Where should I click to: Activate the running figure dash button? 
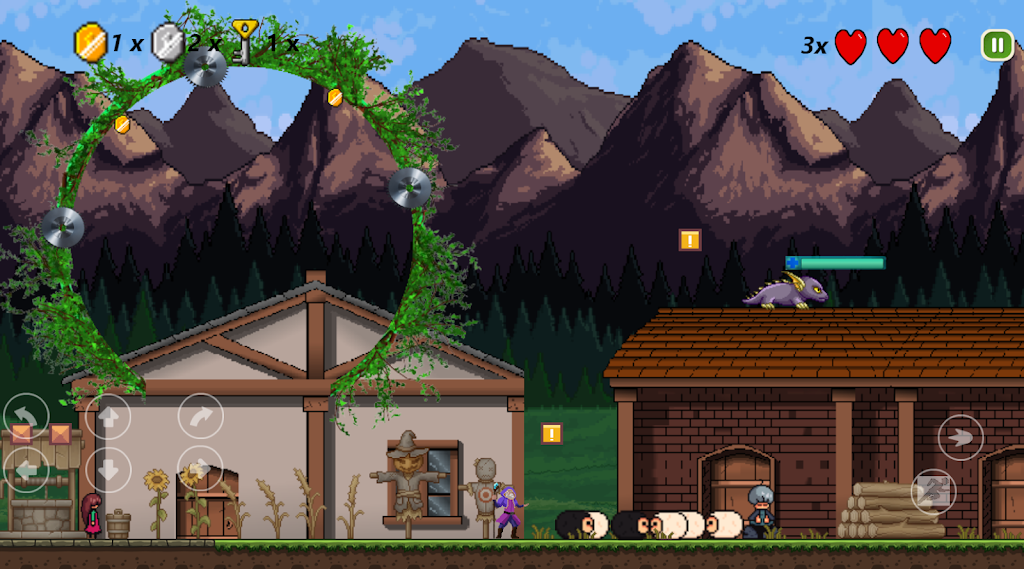coord(933,491)
